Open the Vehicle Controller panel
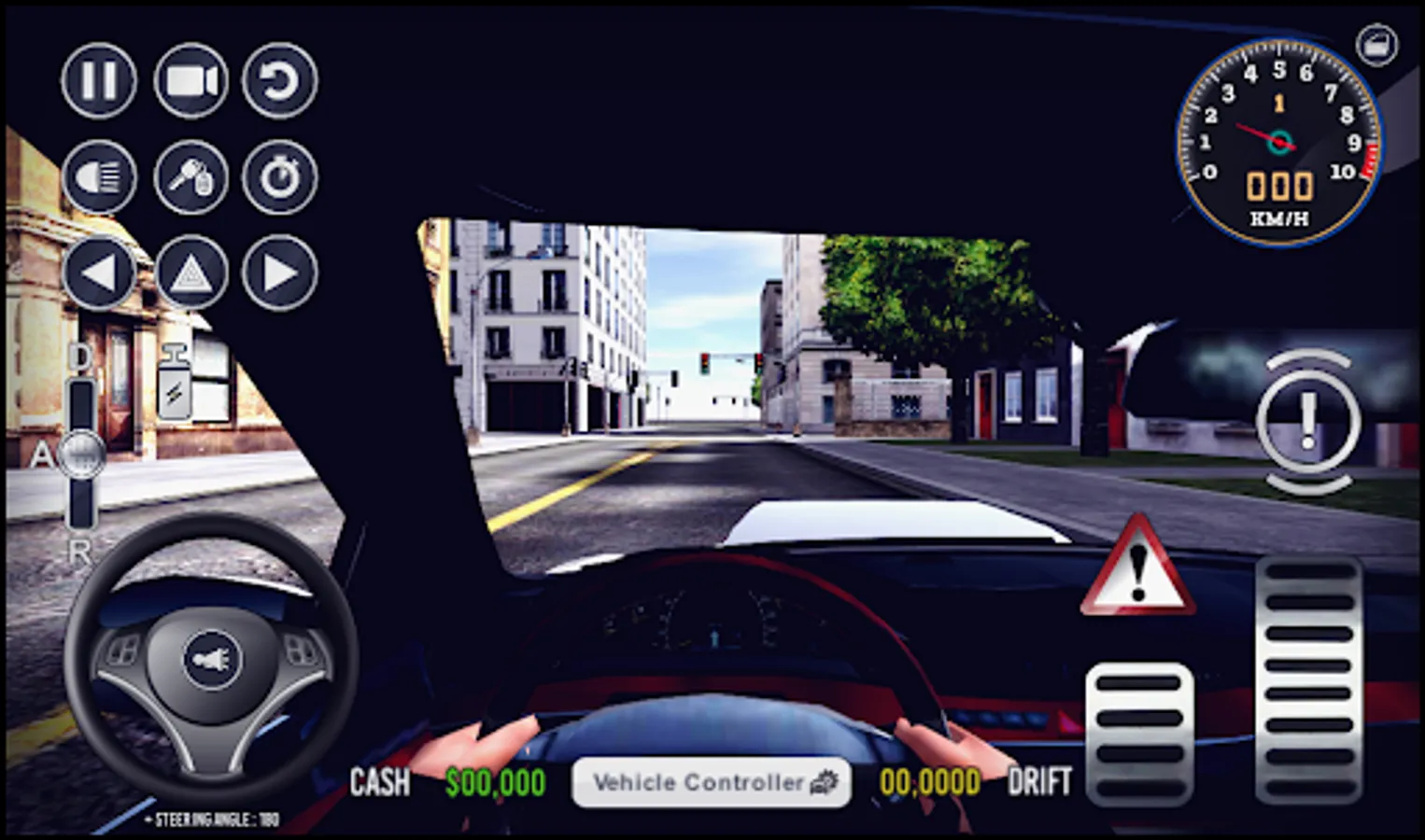The width and height of the screenshot is (1425, 840). click(x=712, y=782)
